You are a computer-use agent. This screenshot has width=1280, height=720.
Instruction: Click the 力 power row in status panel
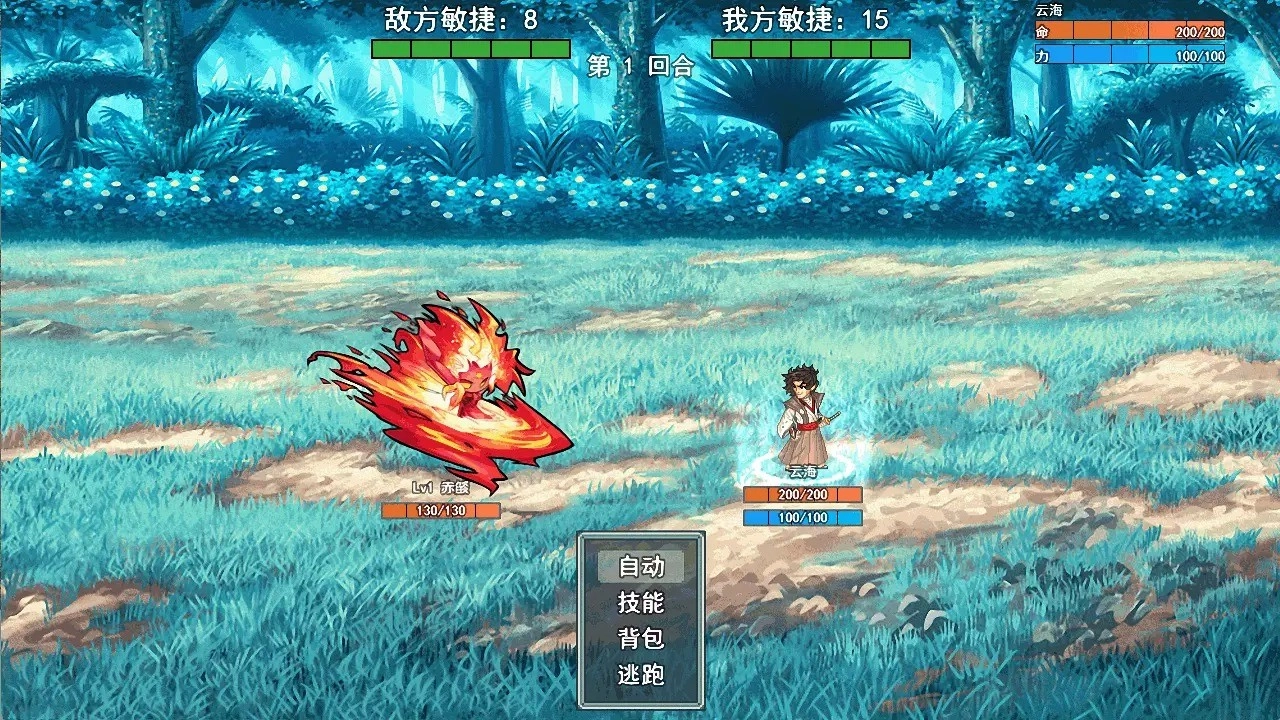1130,55
